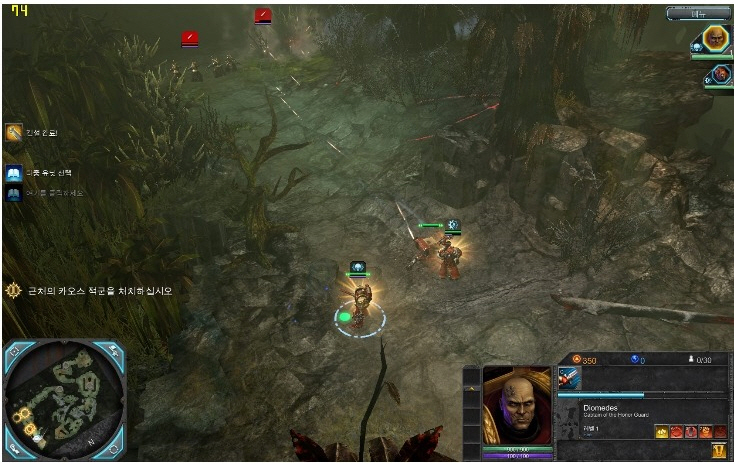Select the Diomedes unit with the selection ring

[360, 304]
